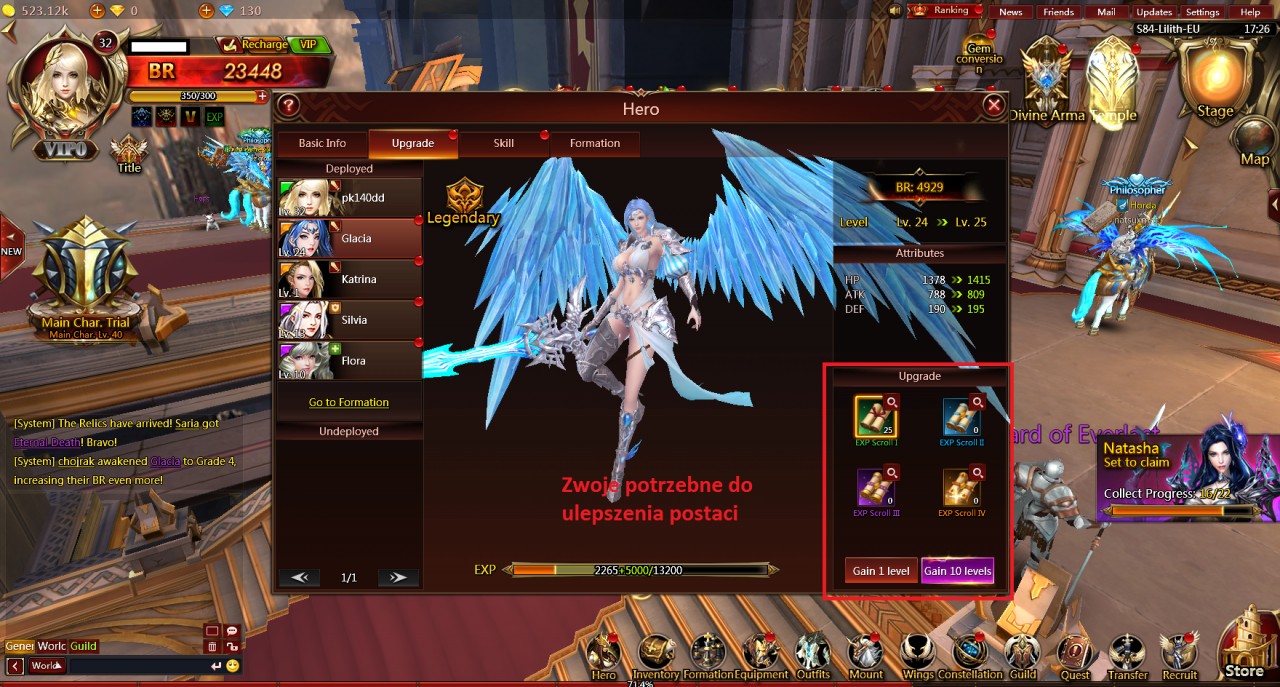Image resolution: width=1280 pixels, height=687 pixels.
Task: Click the Go to Formation link
Action: click(348, 402)
